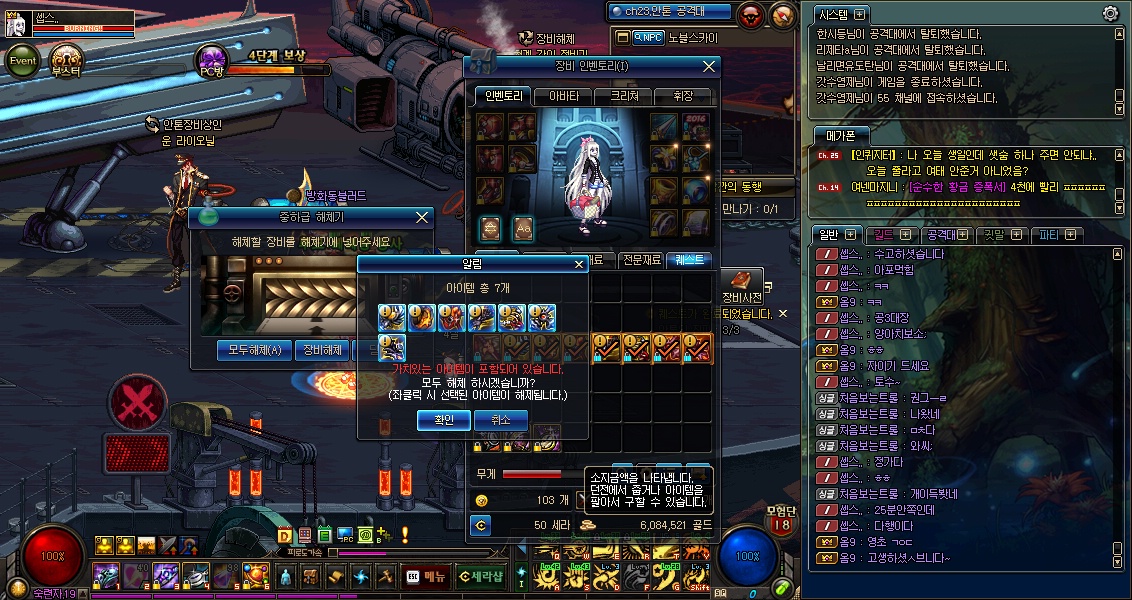Open the 세라샵 cash shop

tap(483, 576)
